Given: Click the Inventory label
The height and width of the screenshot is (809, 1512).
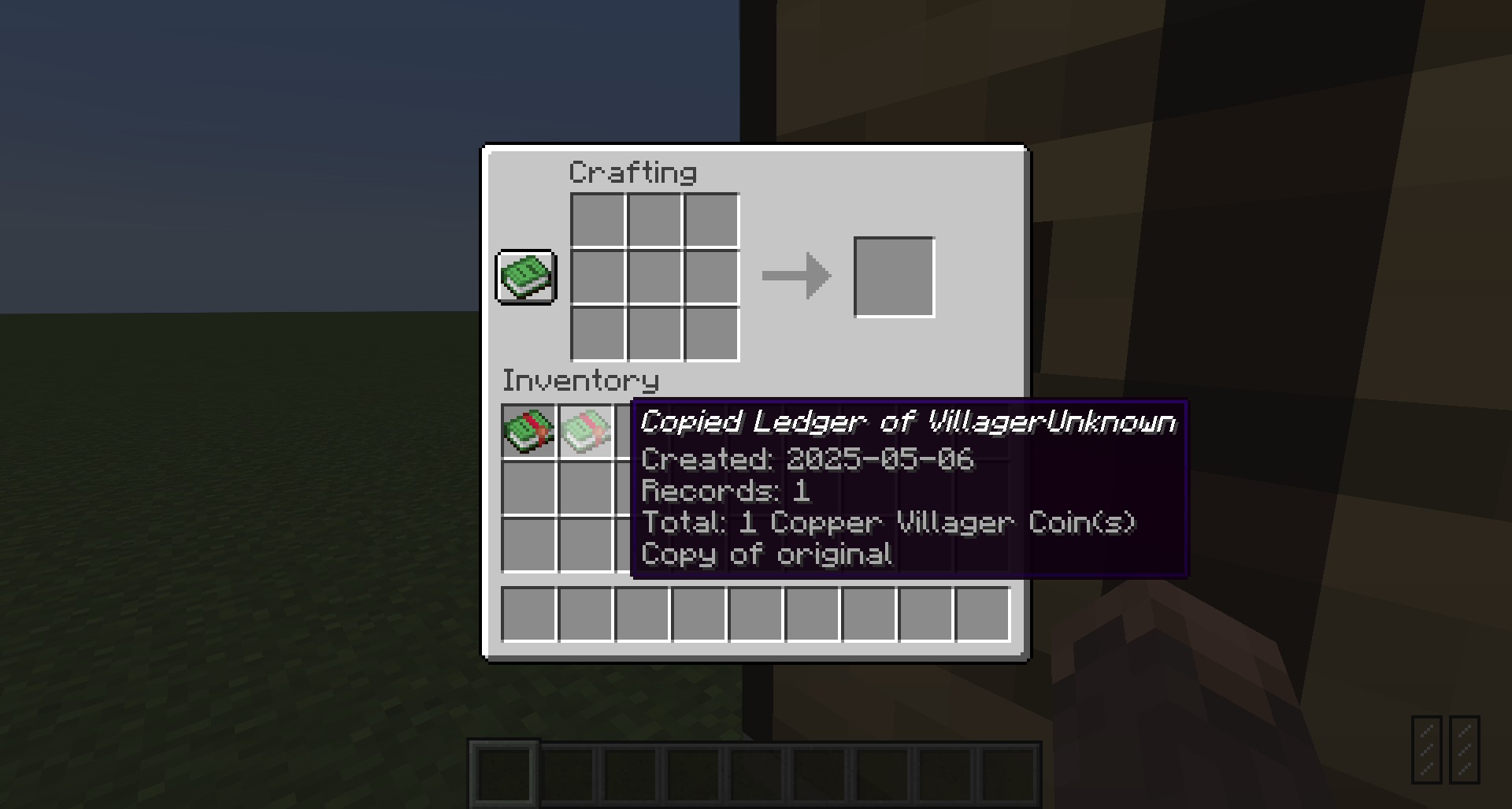Looking at the screenshot, I should (x=581, y=380).
